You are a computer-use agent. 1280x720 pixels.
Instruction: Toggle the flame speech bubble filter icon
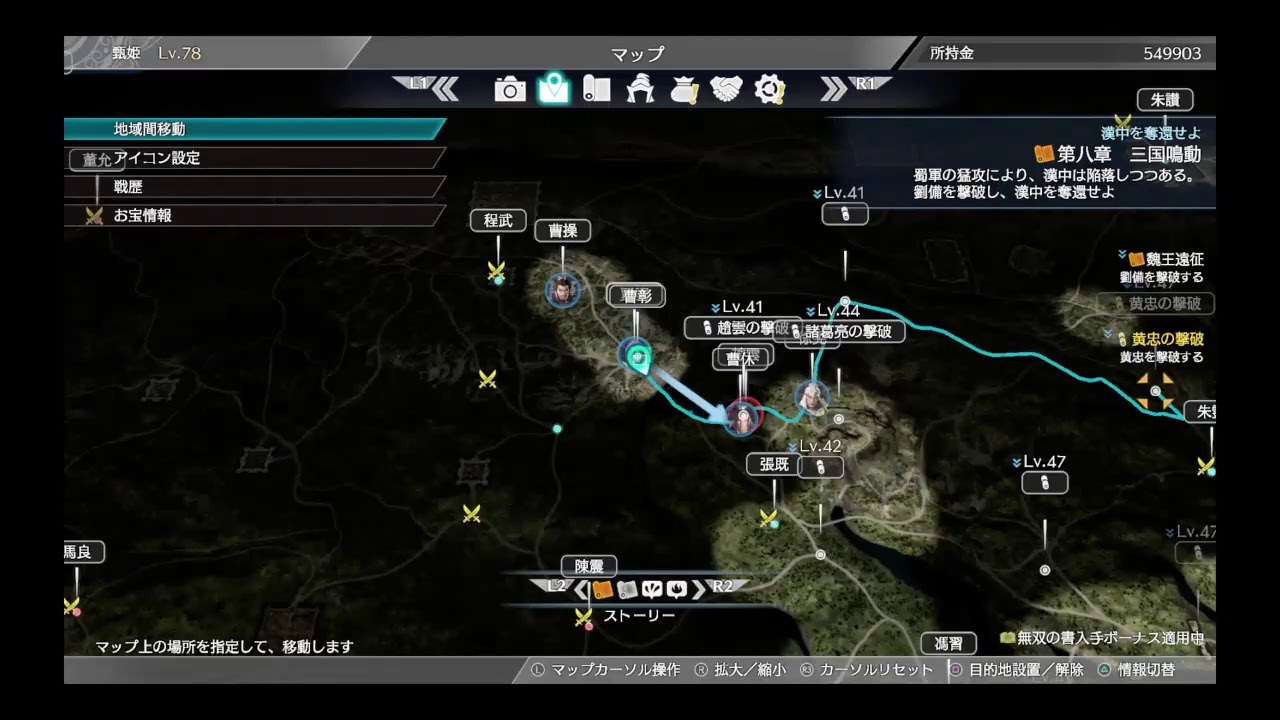point(676,589)
